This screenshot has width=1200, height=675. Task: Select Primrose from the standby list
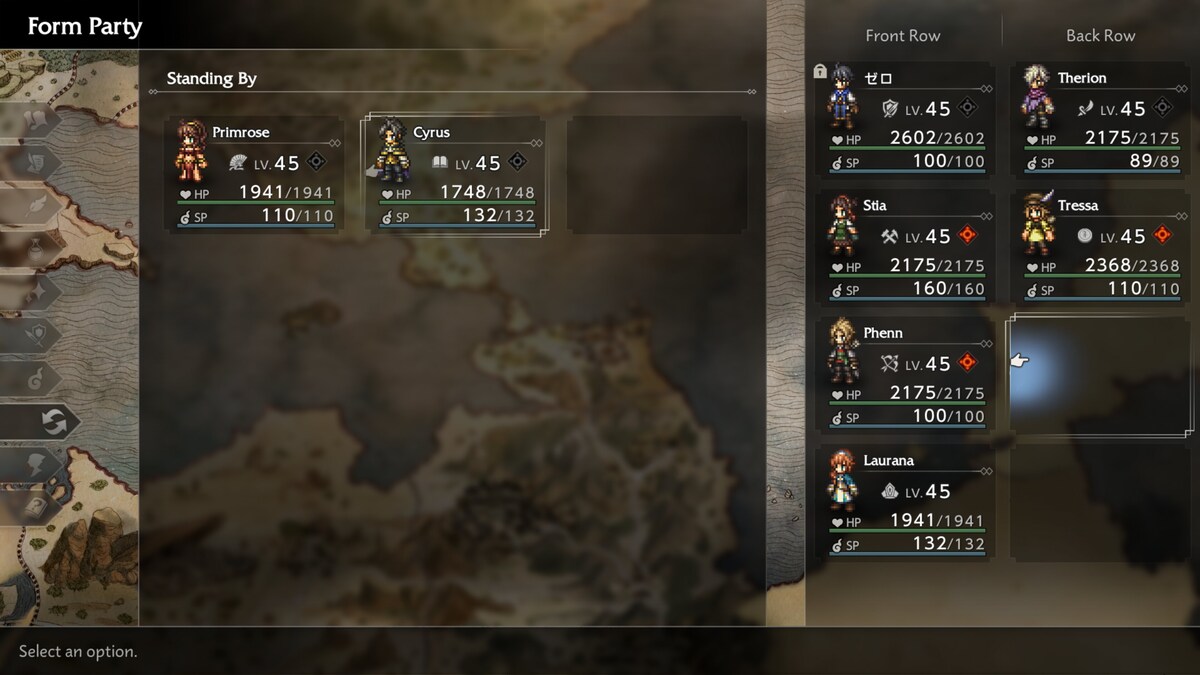[256, 175]
